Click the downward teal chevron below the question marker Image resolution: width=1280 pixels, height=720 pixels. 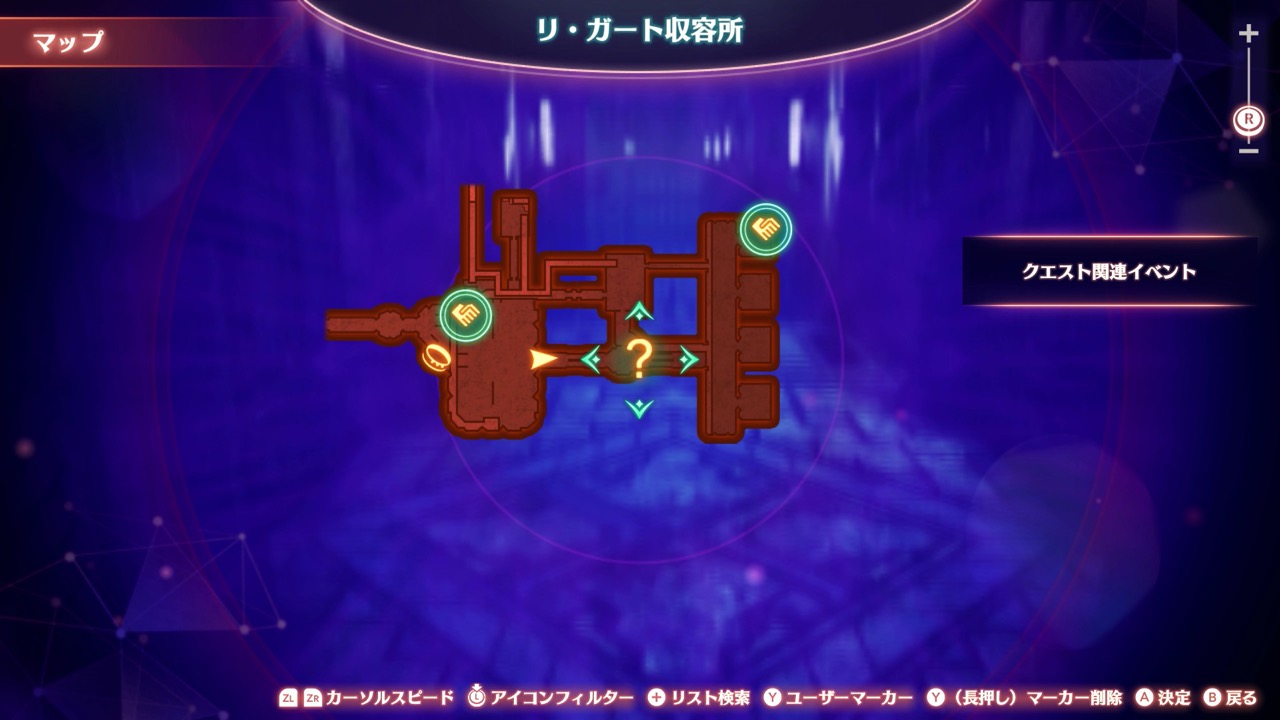click(x=639, y=407)
